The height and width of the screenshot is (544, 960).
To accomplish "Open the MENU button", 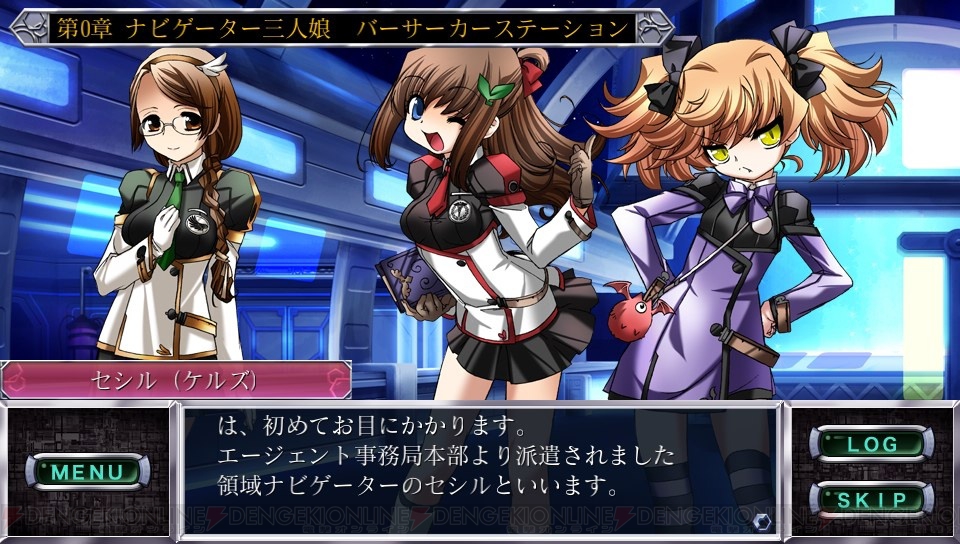I will [88, 471].
